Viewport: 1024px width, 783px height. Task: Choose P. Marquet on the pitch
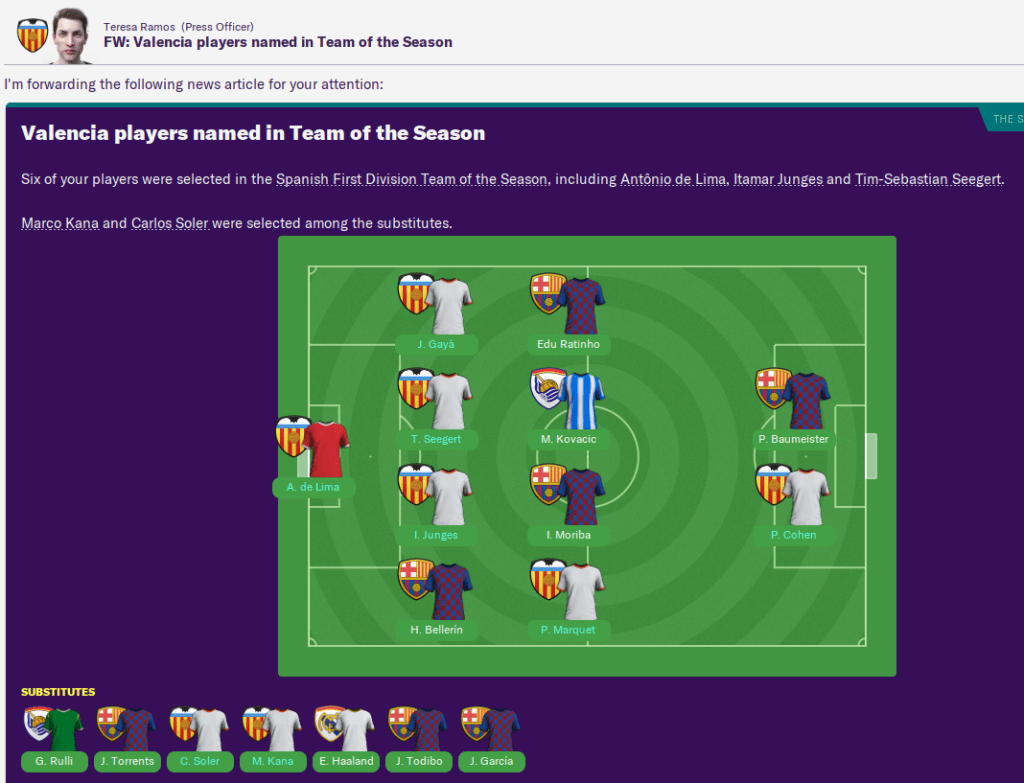point(568,630)
